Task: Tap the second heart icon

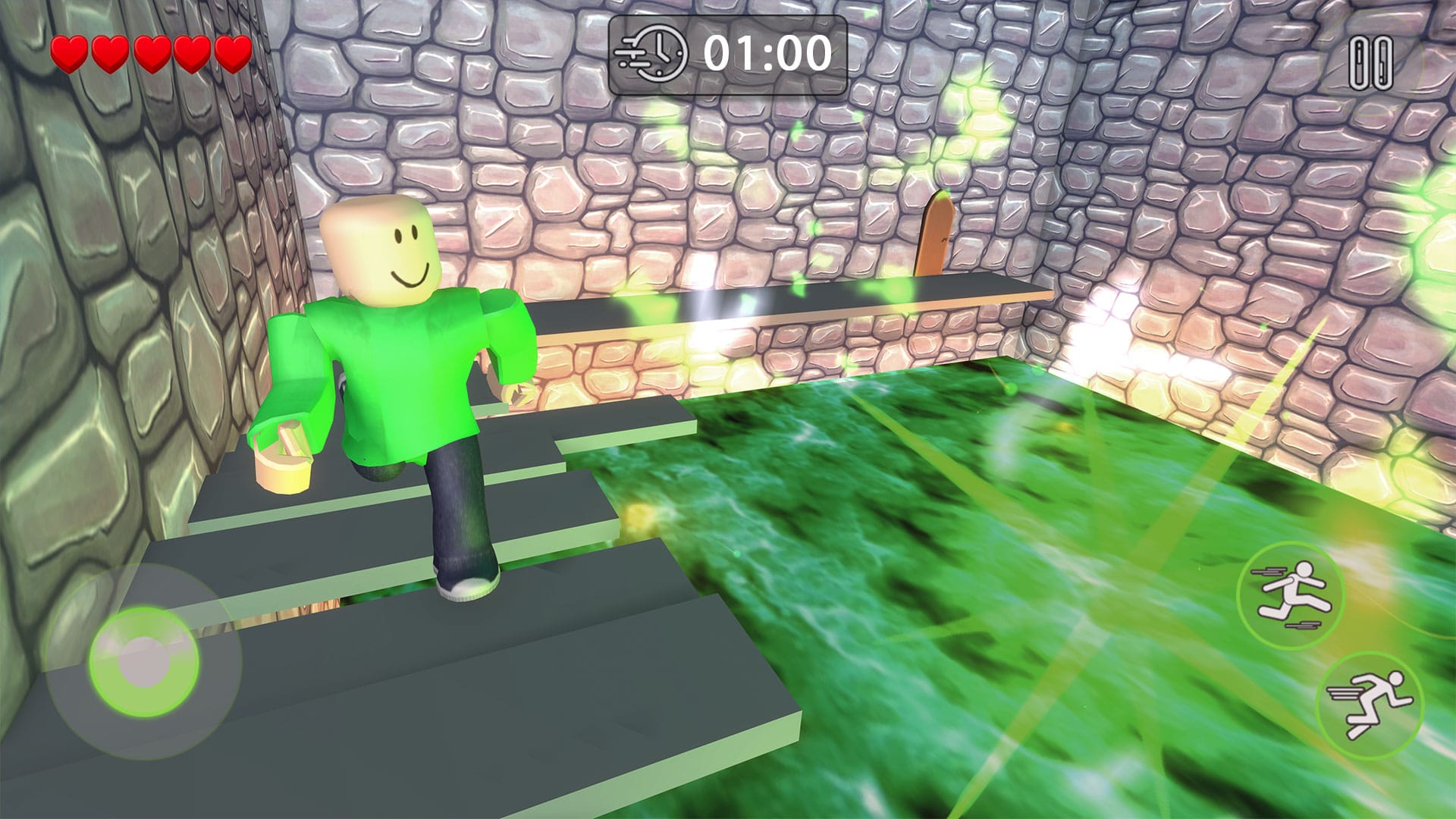Action: point(110,55)
